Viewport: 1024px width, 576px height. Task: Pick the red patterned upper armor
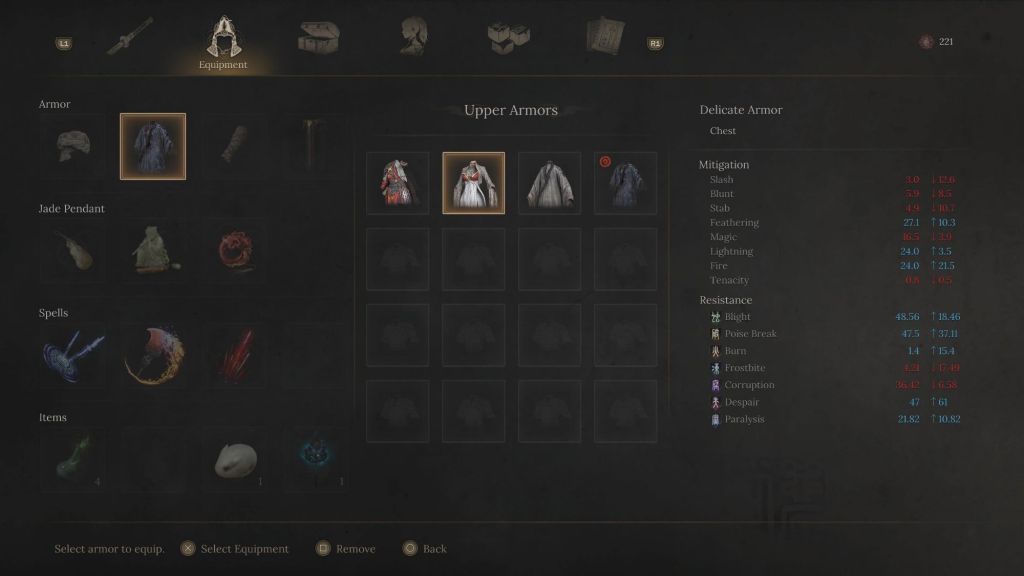coord(398,183)
